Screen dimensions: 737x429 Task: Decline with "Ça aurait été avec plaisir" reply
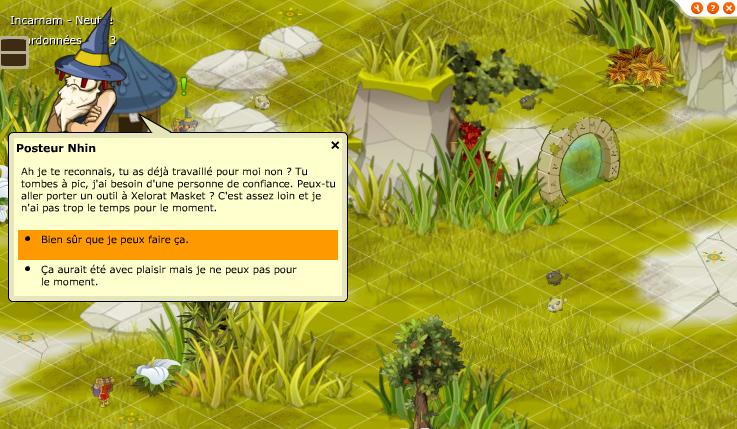pyautogui.click(x=168, y=275)
